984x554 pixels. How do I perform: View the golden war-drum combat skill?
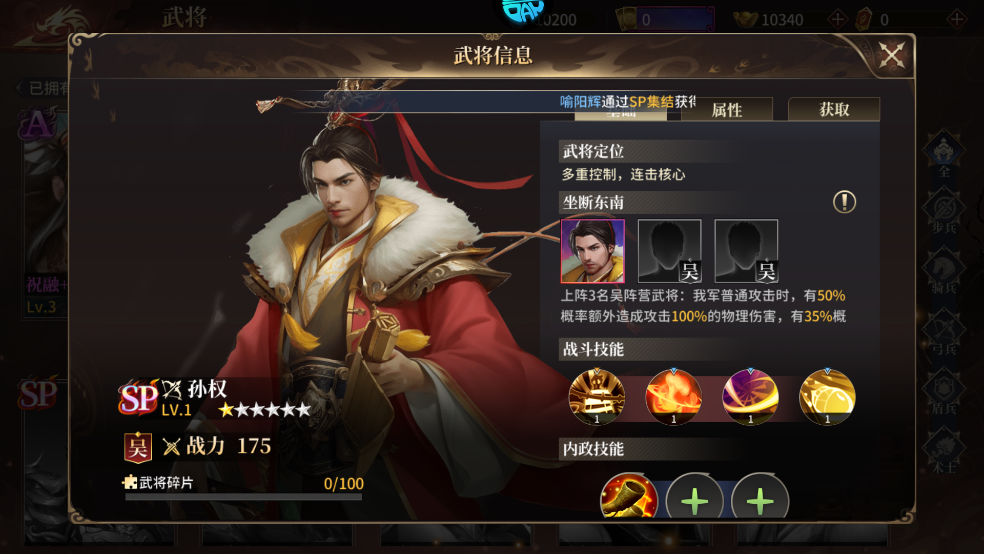point(597,397)
